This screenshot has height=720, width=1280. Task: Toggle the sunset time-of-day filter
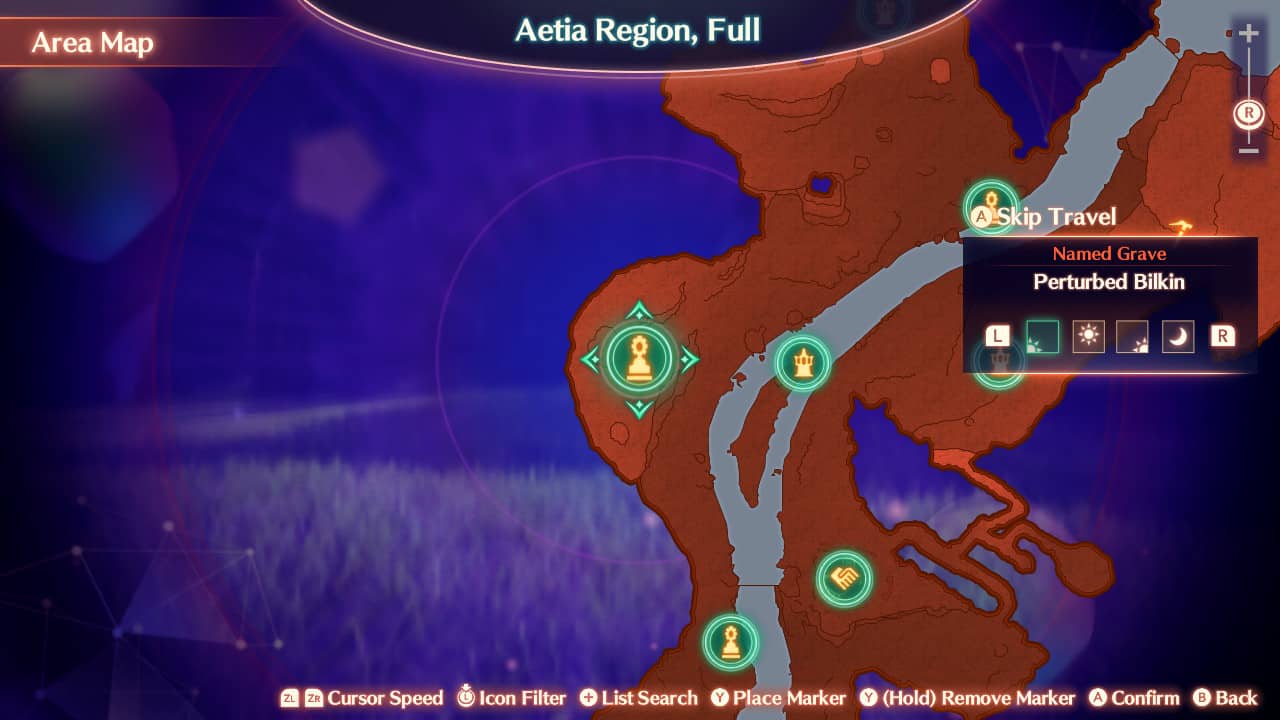1133,337
